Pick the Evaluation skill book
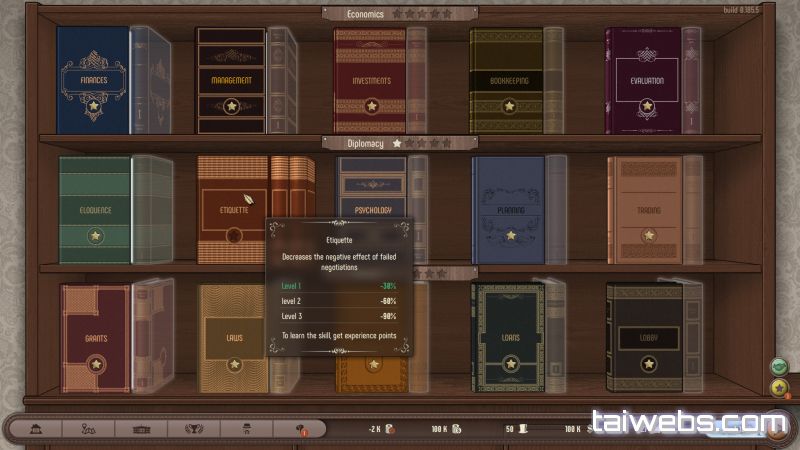The height and width of the screenshot is (450, 800). coord(643,80)
